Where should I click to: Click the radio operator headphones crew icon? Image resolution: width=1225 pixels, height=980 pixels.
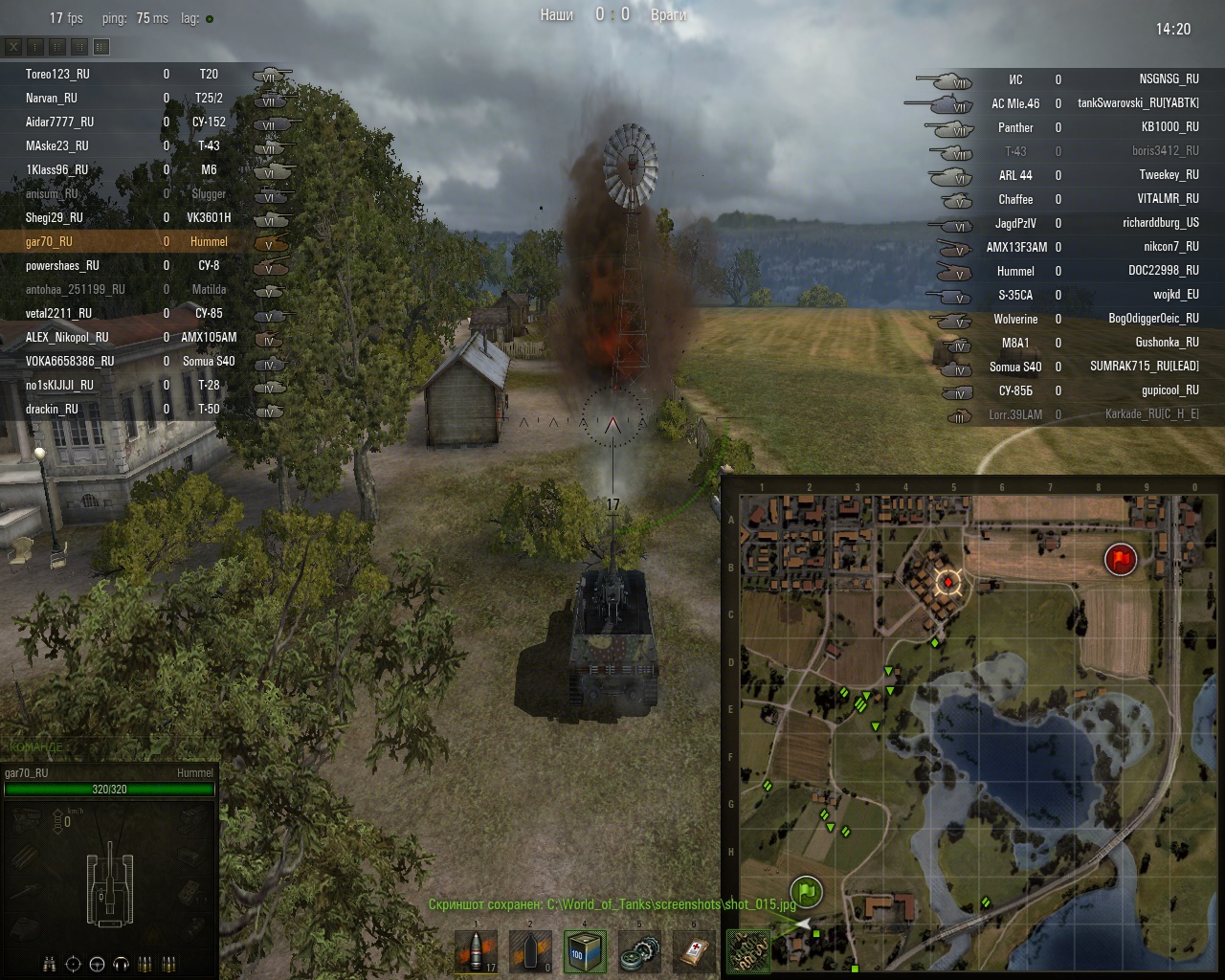[121, 964]
